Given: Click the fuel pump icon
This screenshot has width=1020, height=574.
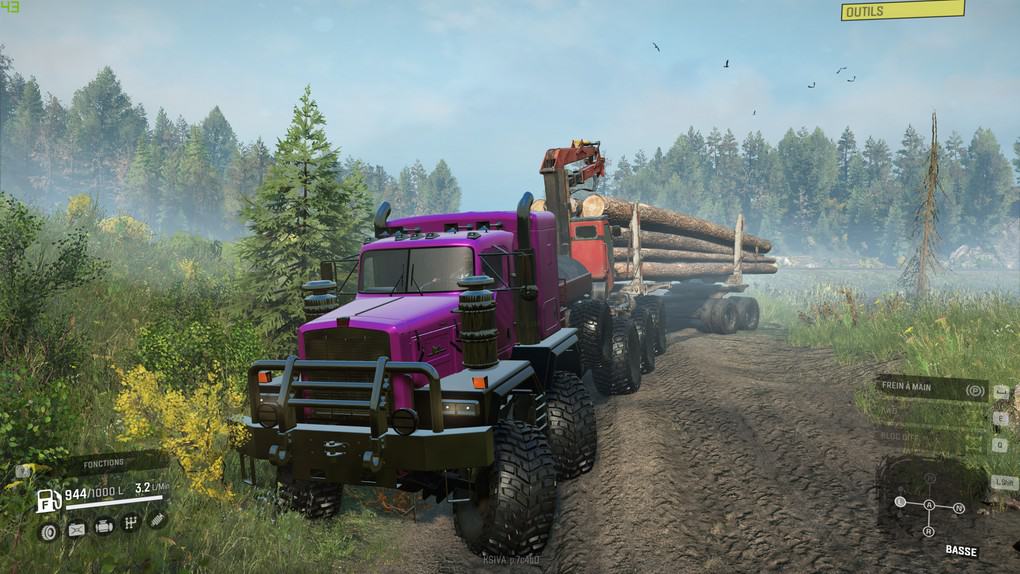Looking at the screenshot, I should (x=48, y=500).
